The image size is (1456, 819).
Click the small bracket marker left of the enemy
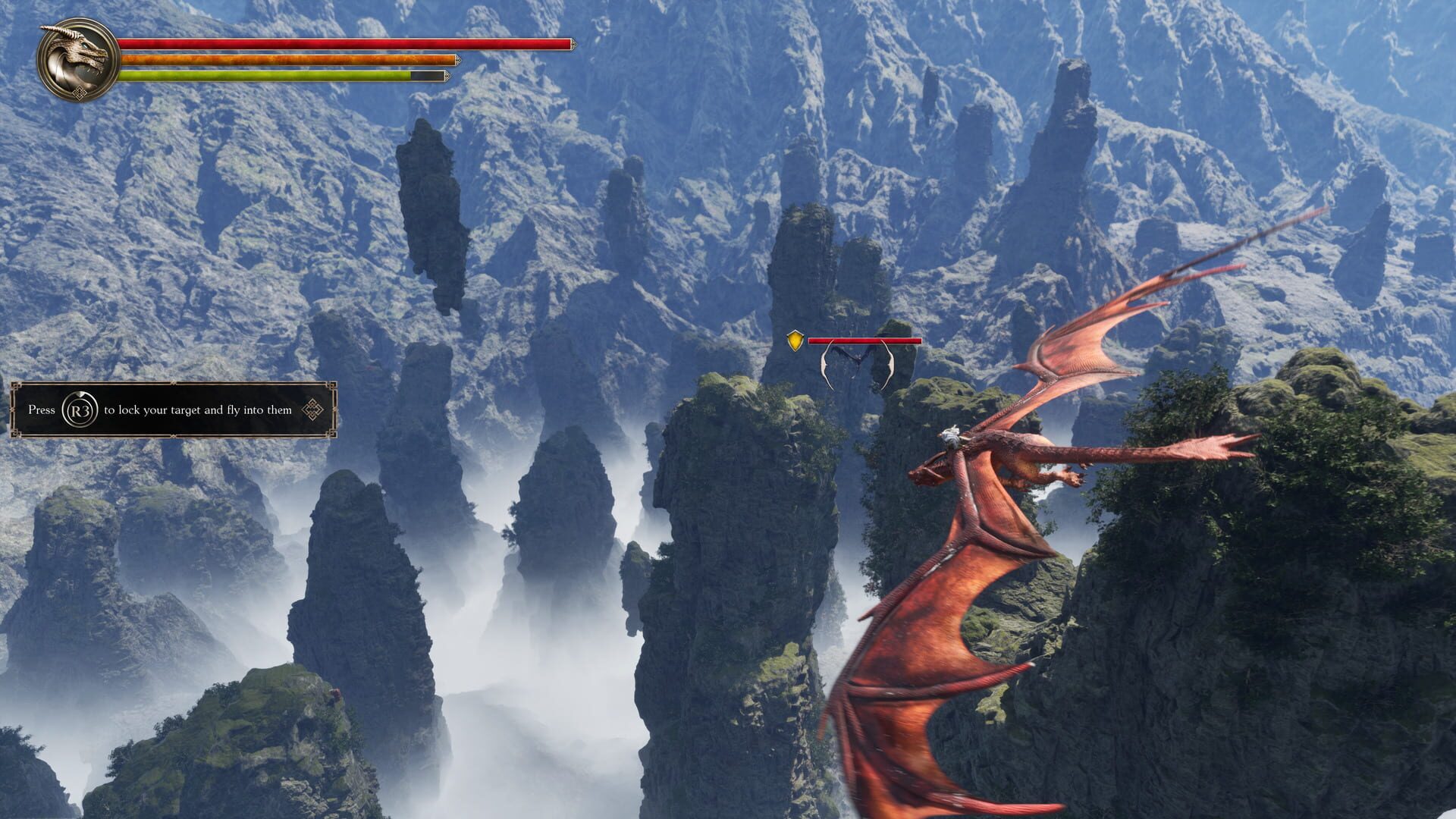point(827,366)
